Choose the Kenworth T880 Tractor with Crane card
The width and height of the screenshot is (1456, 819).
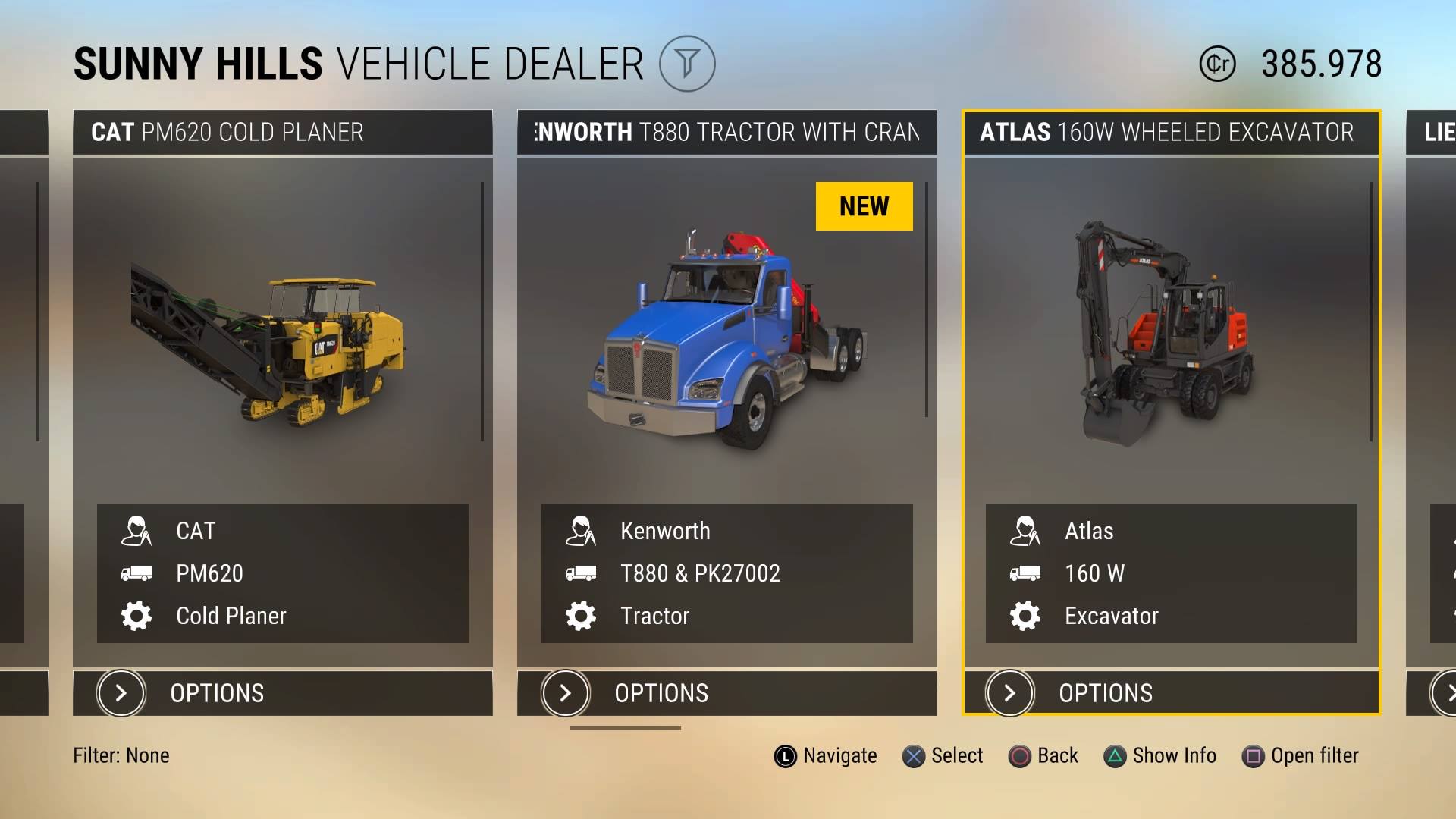click(x=726, y=341)
